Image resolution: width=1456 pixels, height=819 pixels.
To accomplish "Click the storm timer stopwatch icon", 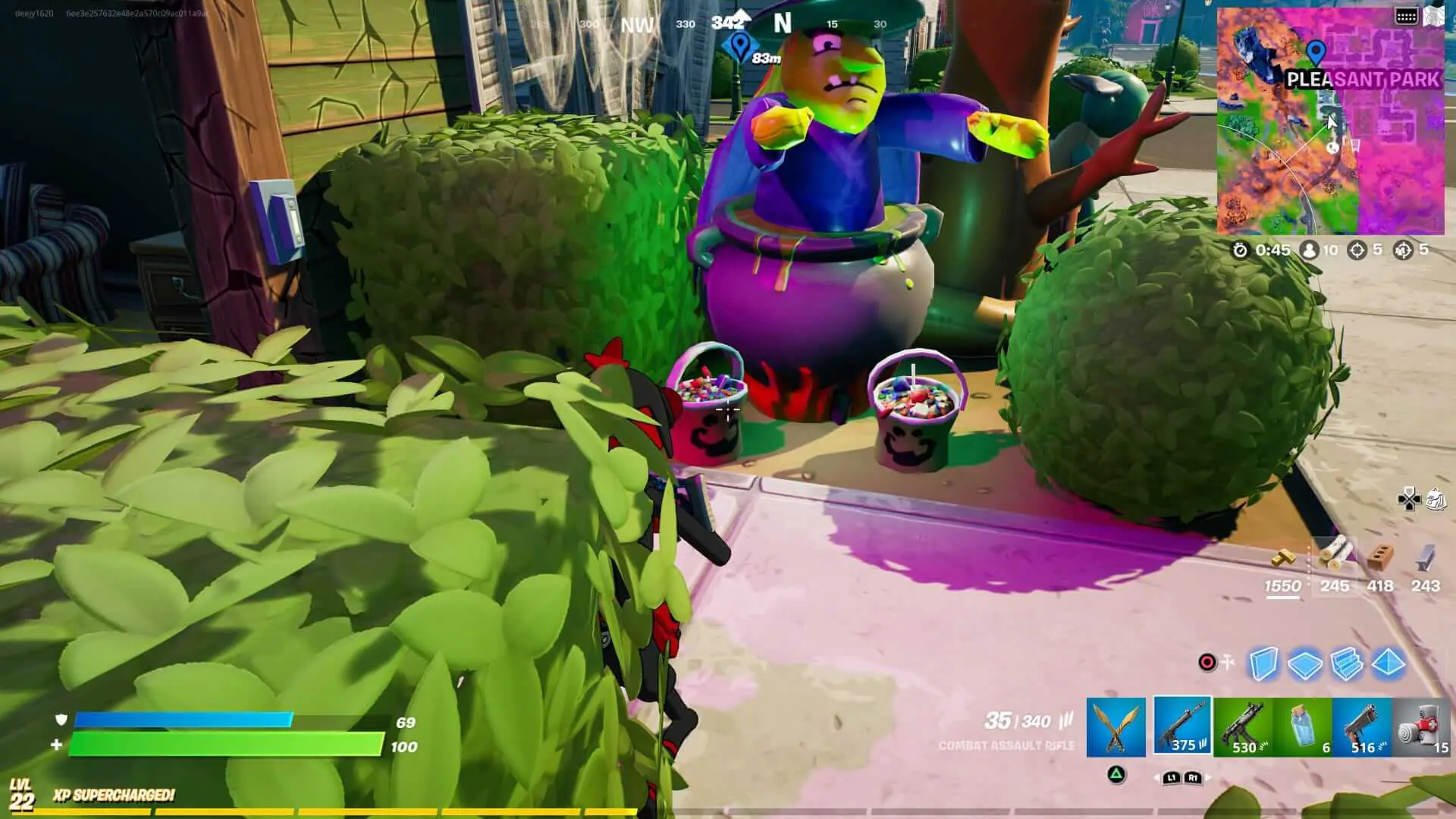I will [x=1240, y=250].
